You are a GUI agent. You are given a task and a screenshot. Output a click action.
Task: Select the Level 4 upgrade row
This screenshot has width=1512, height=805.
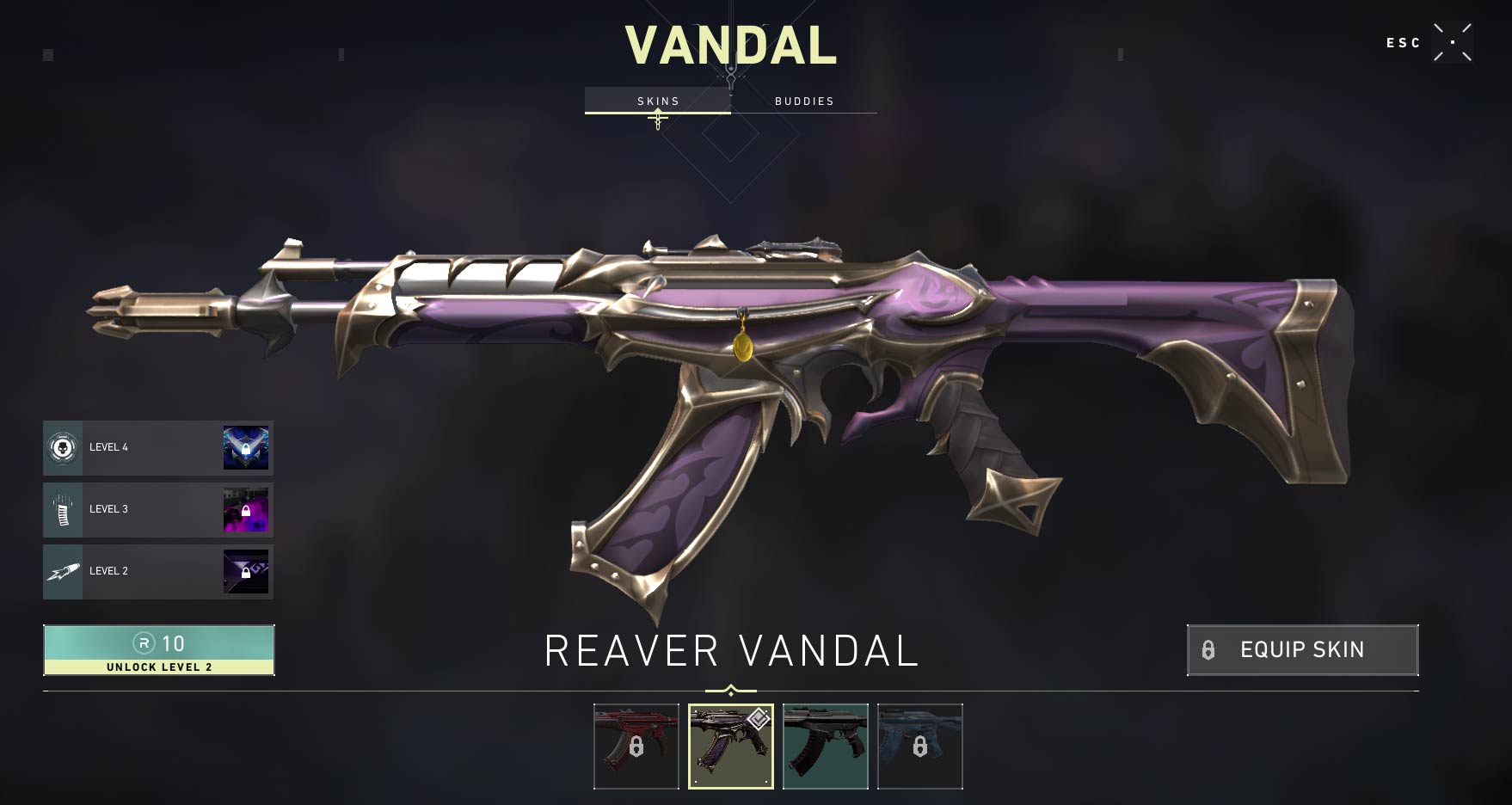(x=158, y=447)
